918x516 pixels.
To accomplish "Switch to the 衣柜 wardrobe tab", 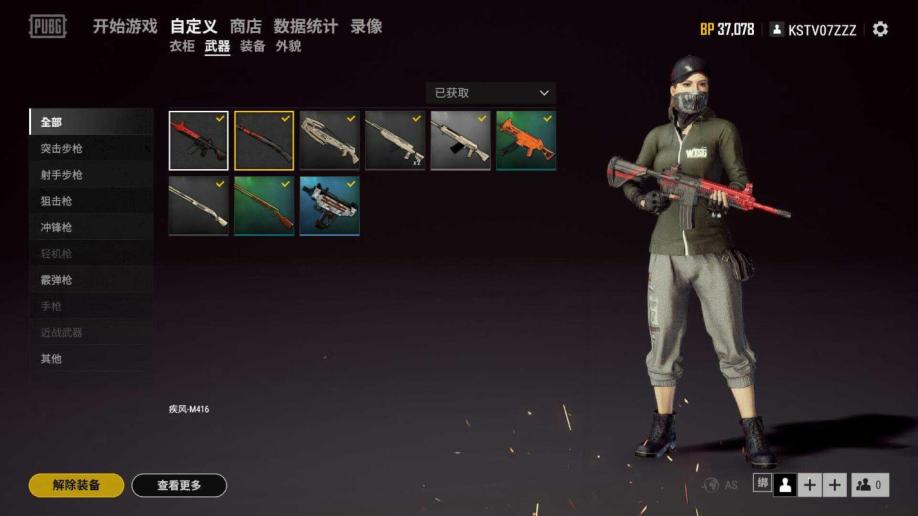I will tap(182, 46).
